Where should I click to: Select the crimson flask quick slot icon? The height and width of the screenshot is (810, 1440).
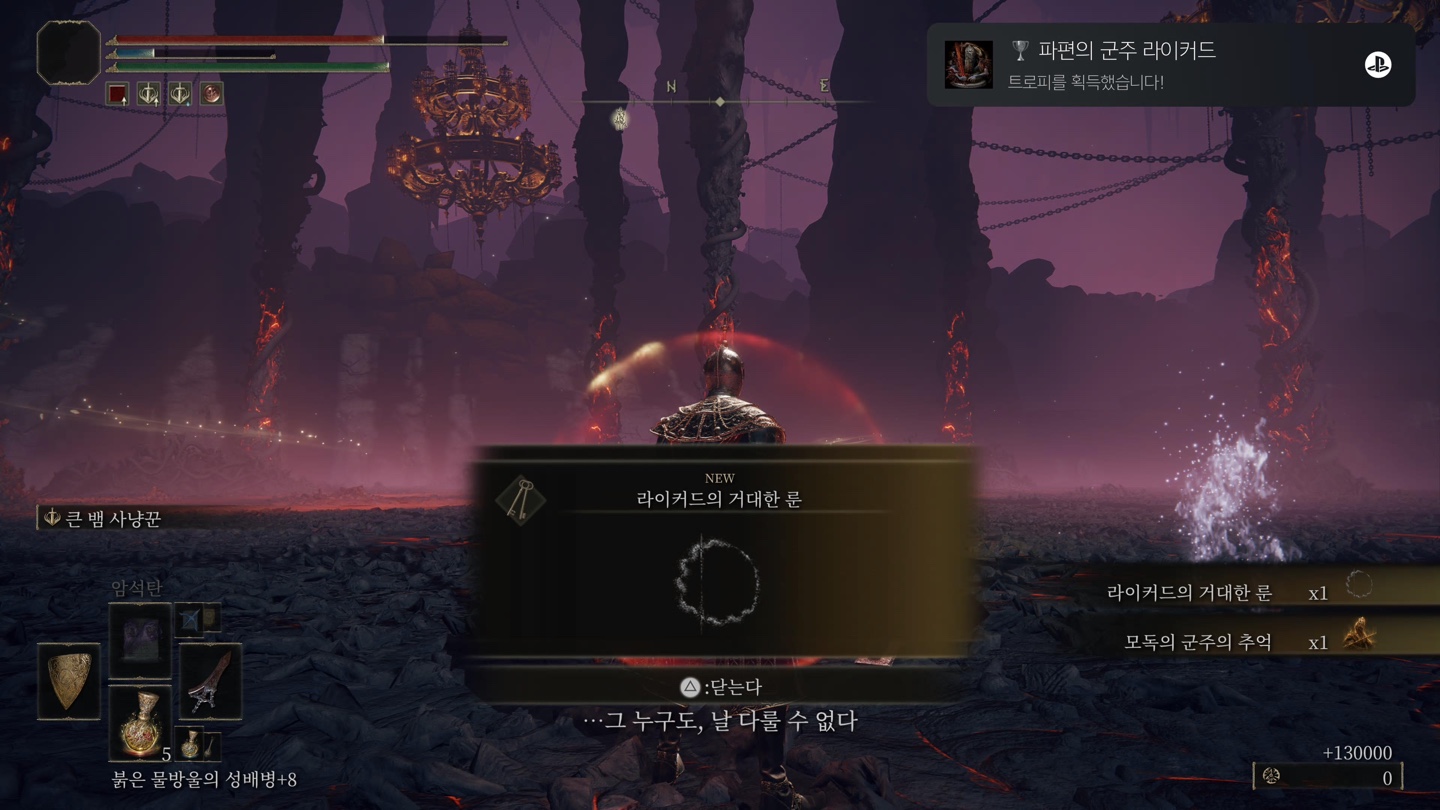(141, 723)
